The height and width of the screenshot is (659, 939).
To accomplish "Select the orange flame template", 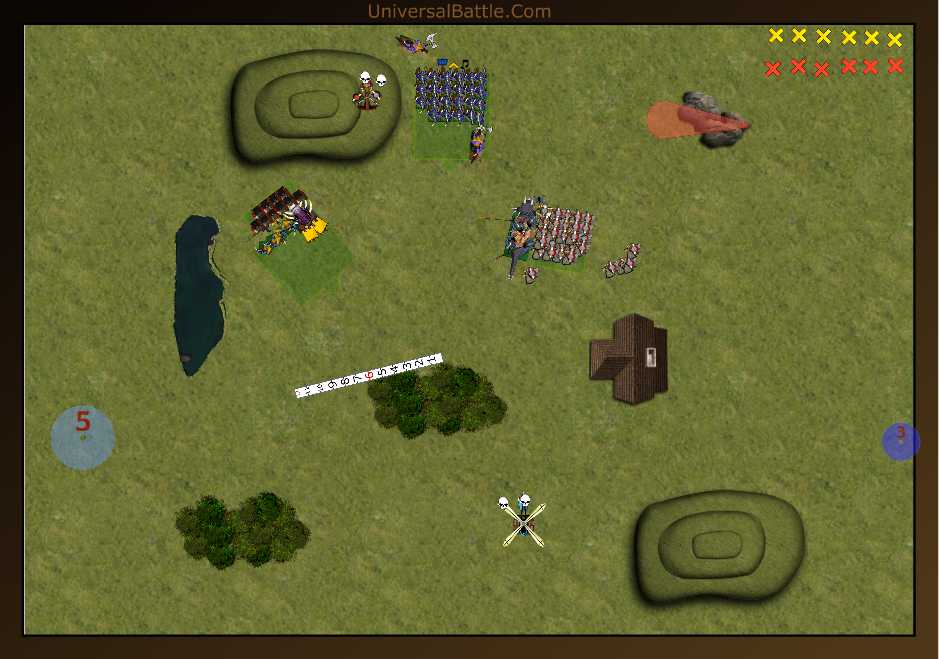I will click(683, 119).
